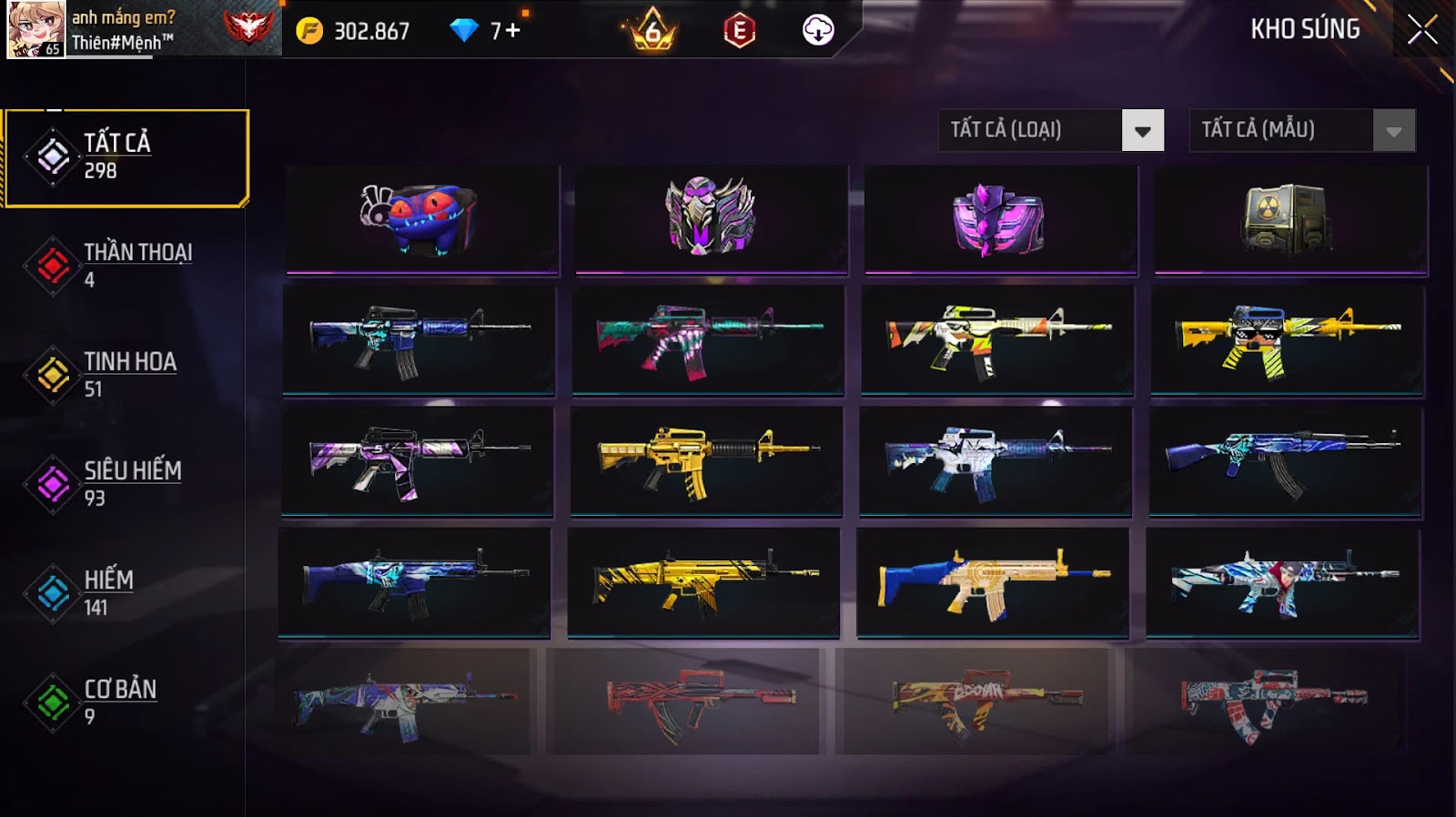Open the red E hexagon badge
Image resolution: width=1456 pixels, height=817 pixels.
739,31
